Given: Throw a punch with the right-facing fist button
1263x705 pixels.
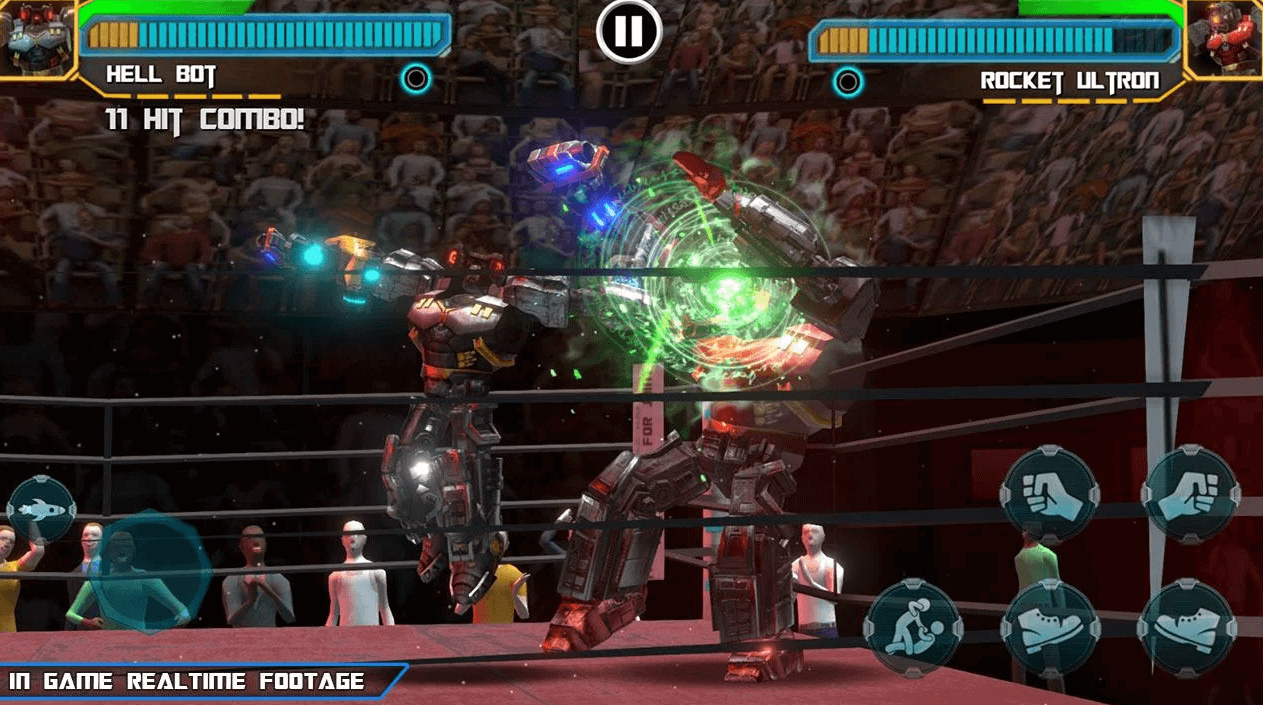Looking at the screenshot, I should (x=1190, y=495).
